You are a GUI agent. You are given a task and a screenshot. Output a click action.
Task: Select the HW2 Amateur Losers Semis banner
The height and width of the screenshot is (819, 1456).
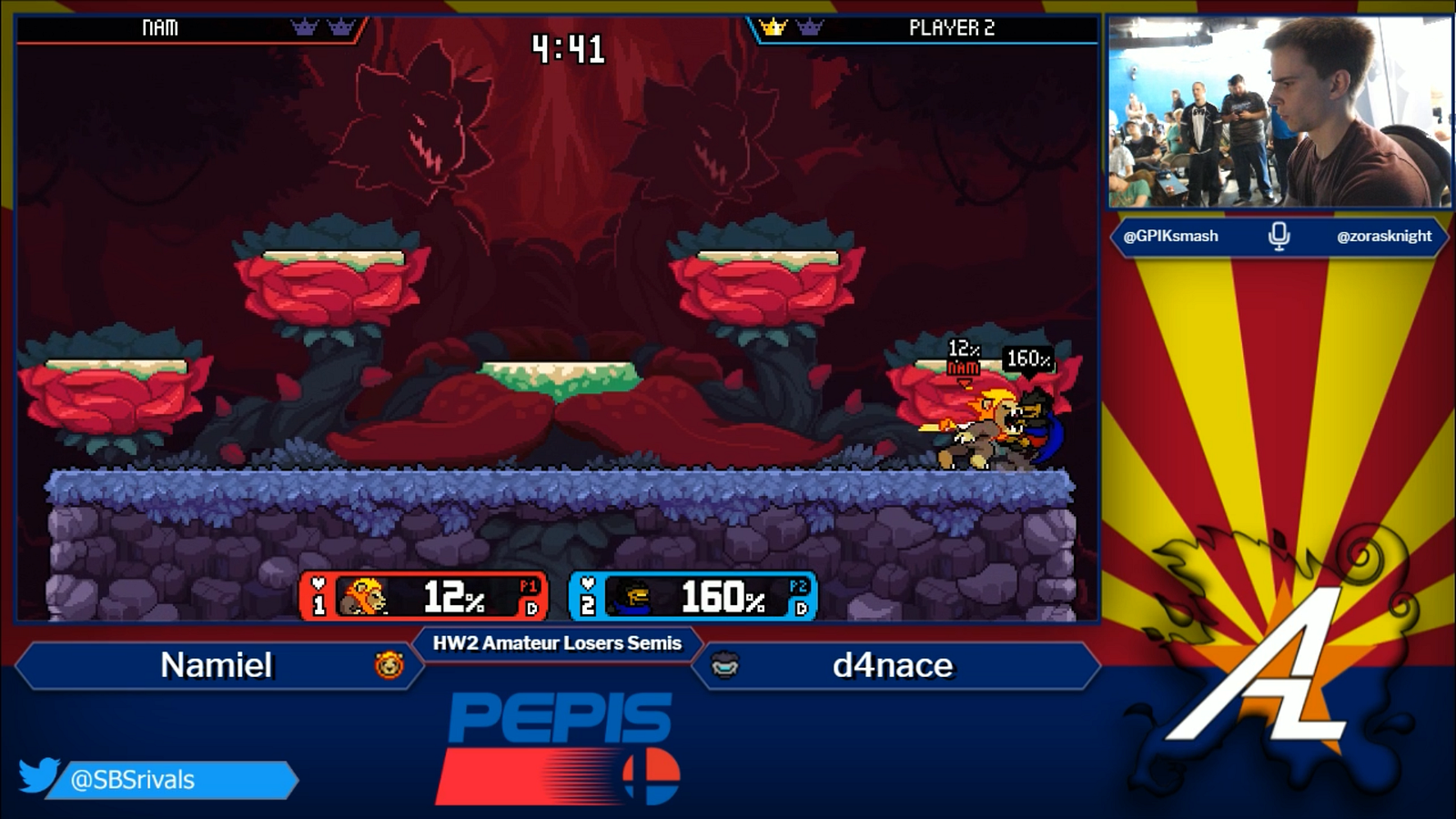pos(557,643)
